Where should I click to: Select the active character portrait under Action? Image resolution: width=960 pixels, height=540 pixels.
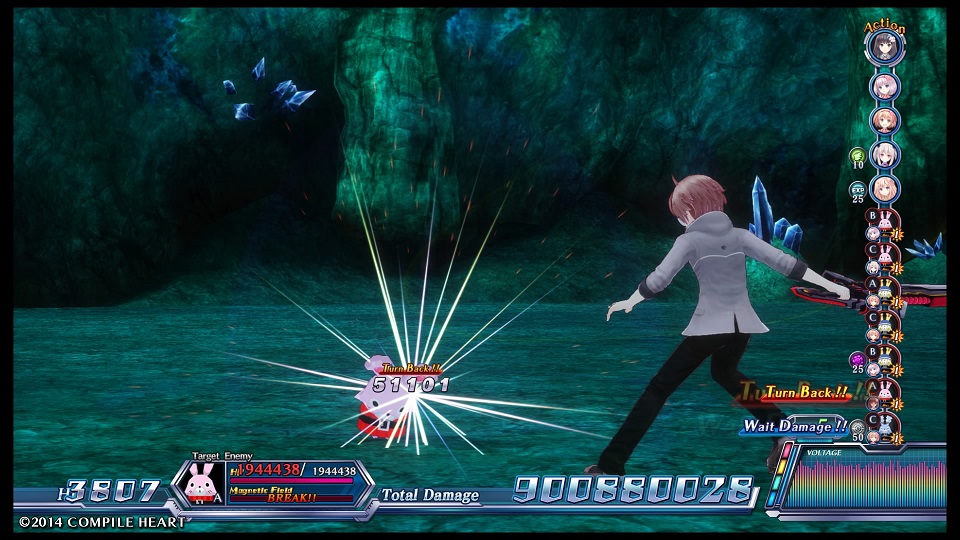pyautogui.click(x=886, y=47)
